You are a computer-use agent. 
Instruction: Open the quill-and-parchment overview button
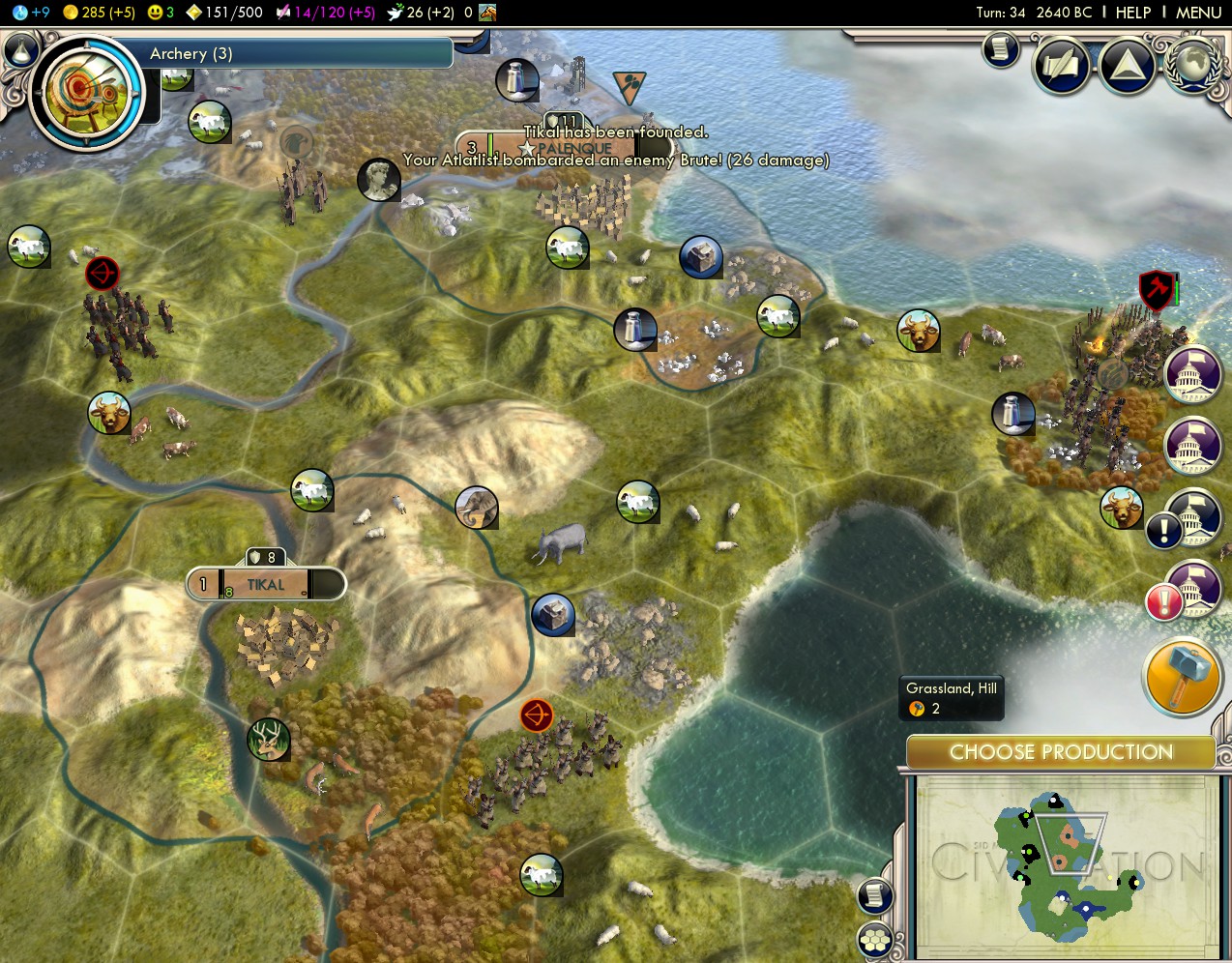point(1062,66)
